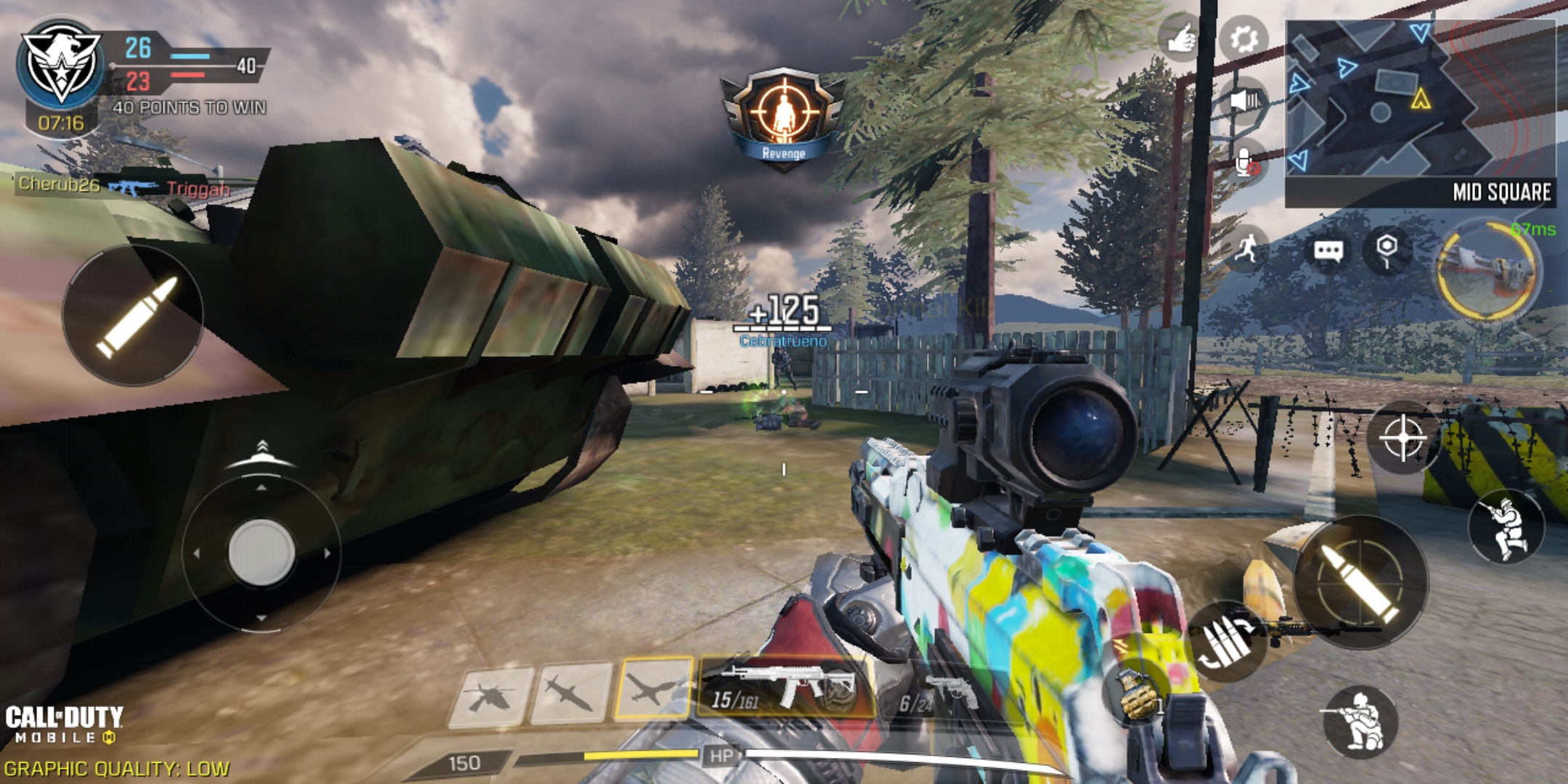Click the movement joystick knob
The image size is (1568, 784).
click(261, 552)
